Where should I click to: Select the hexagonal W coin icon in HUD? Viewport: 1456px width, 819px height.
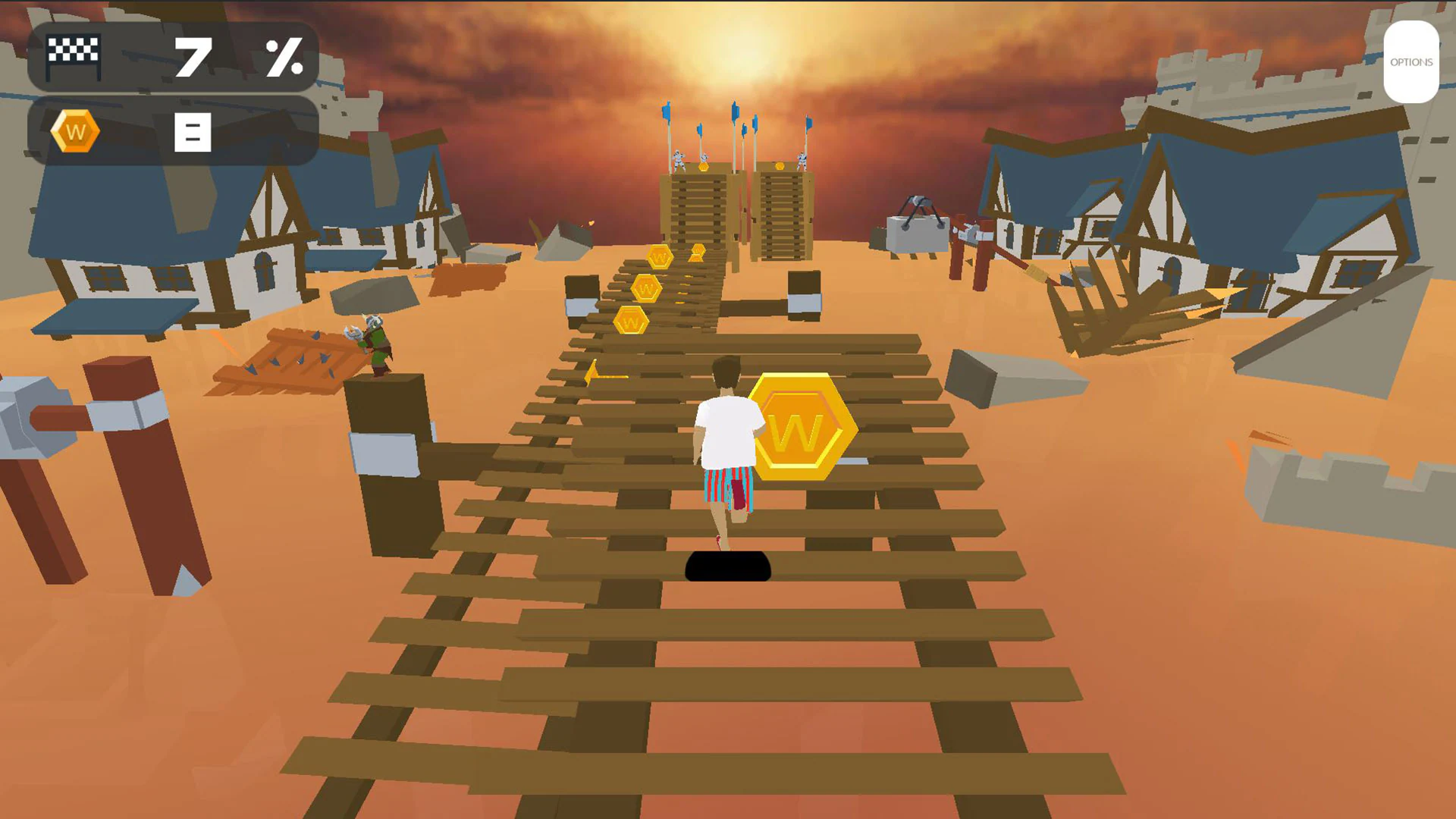76,130
